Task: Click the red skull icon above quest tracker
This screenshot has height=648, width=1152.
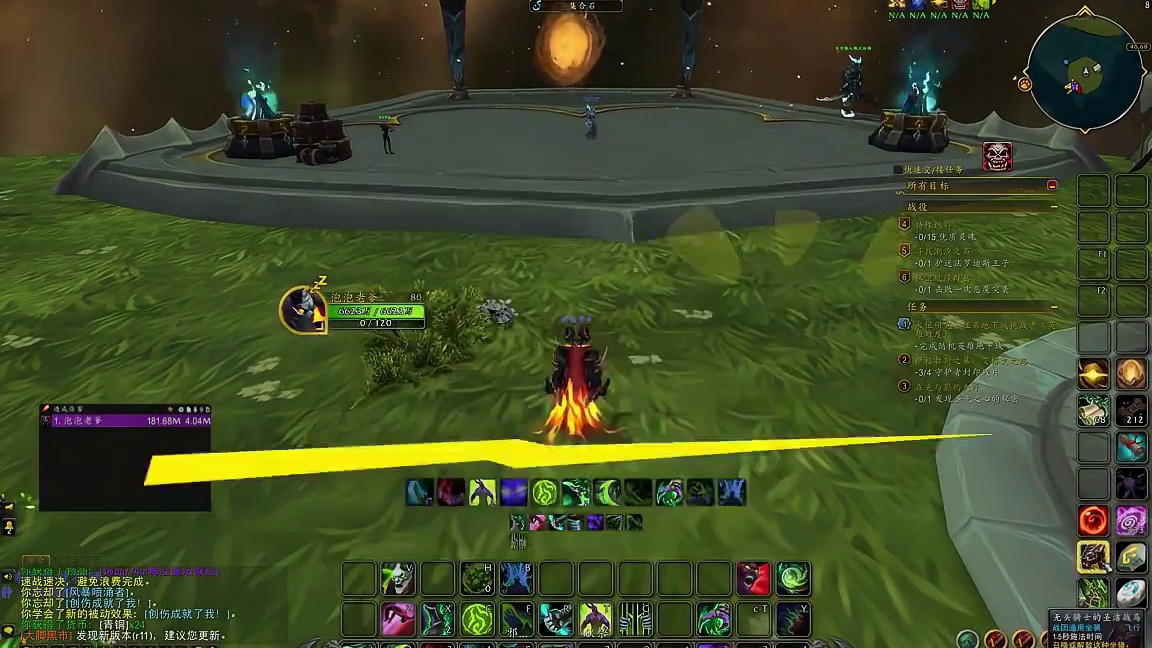Action: pos(997,156)
